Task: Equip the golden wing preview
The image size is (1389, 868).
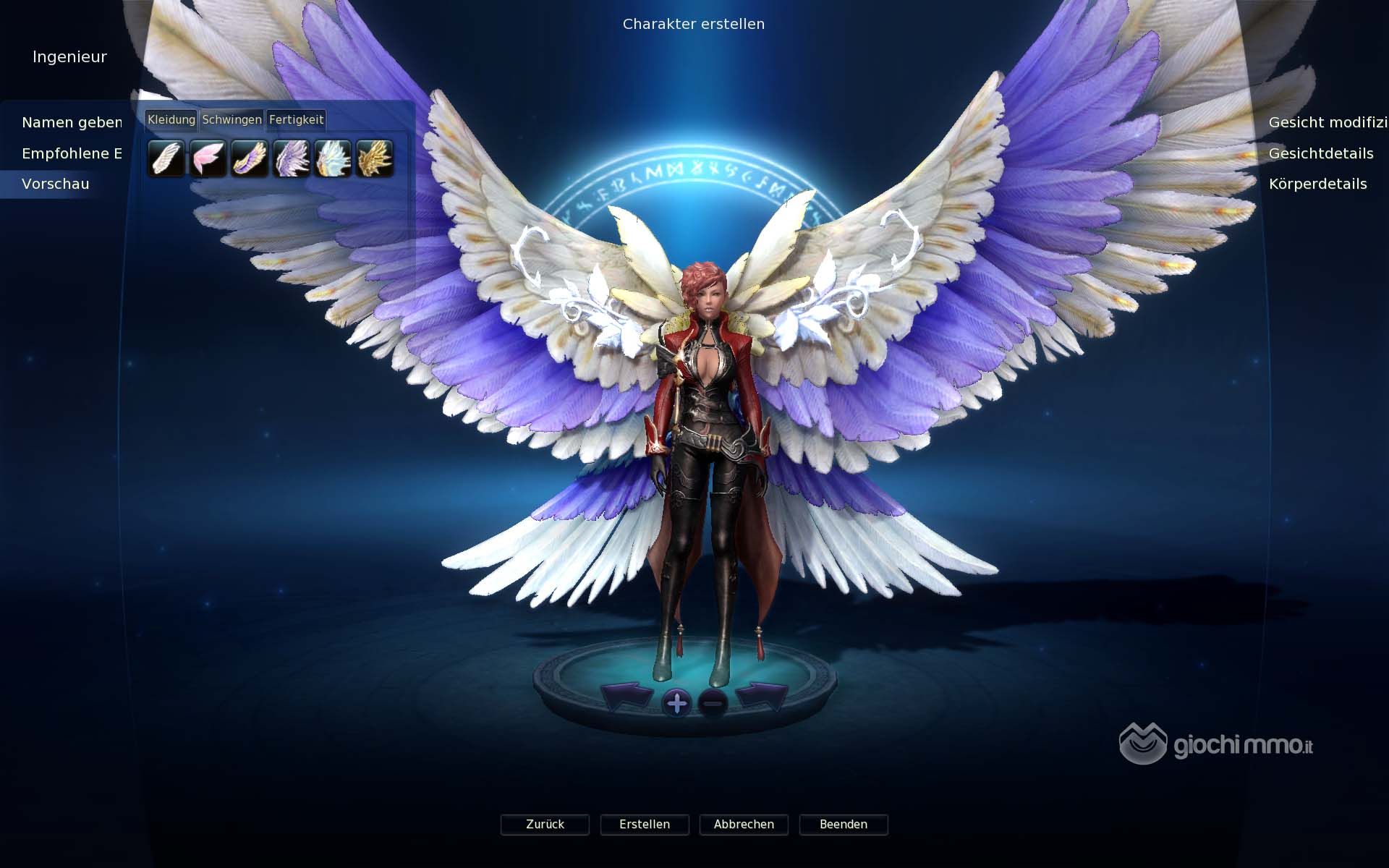Action: click(375, 158)
